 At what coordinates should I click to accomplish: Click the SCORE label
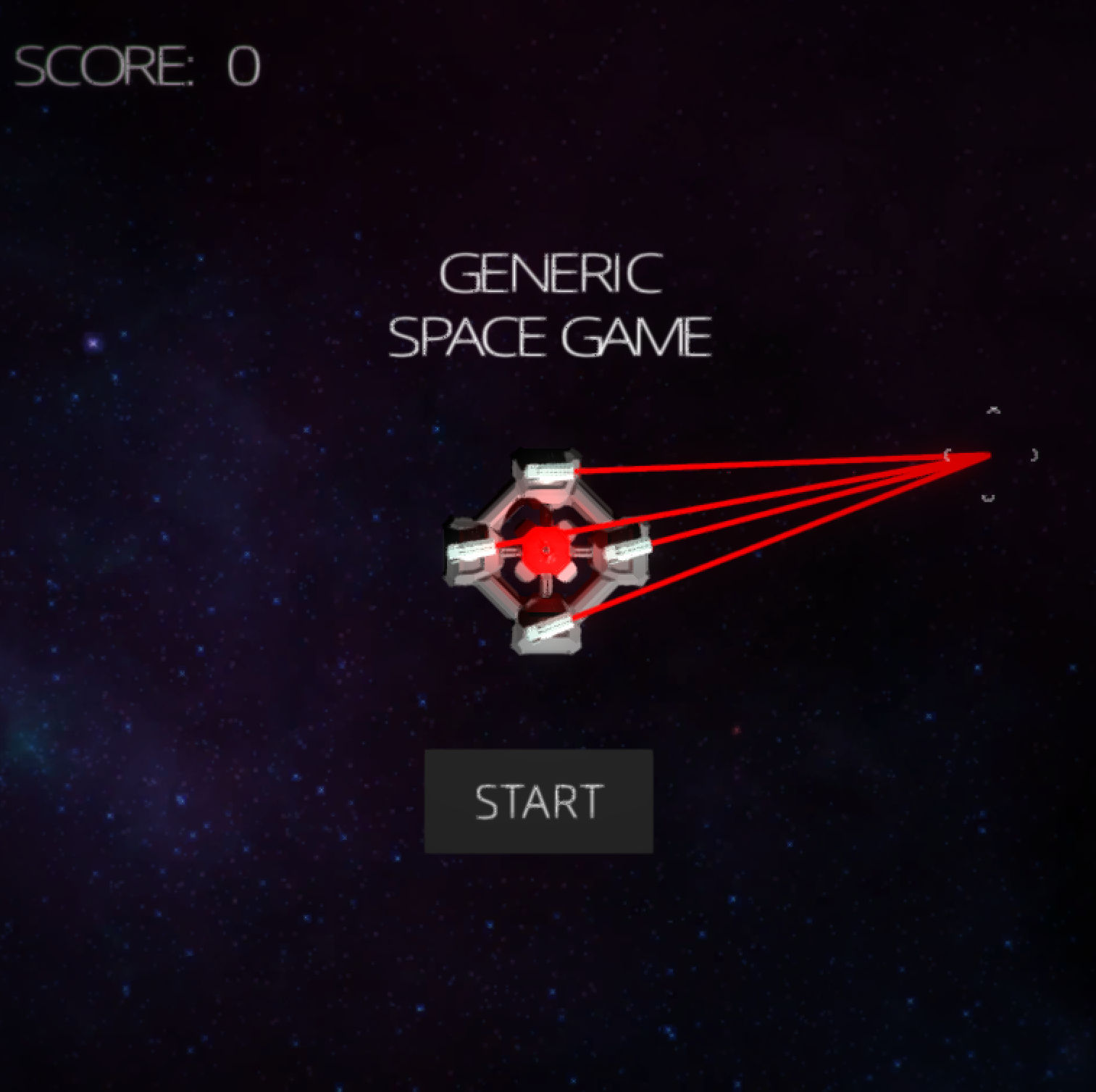(101, 64)
